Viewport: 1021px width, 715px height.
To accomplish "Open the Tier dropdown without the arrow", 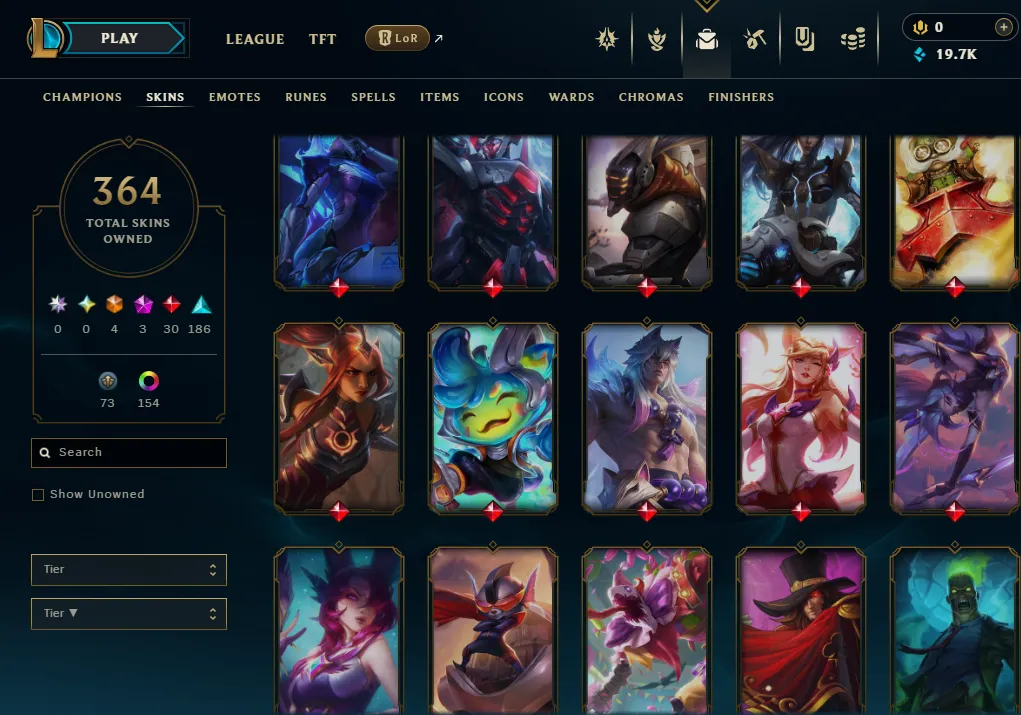I will point(129,570).
